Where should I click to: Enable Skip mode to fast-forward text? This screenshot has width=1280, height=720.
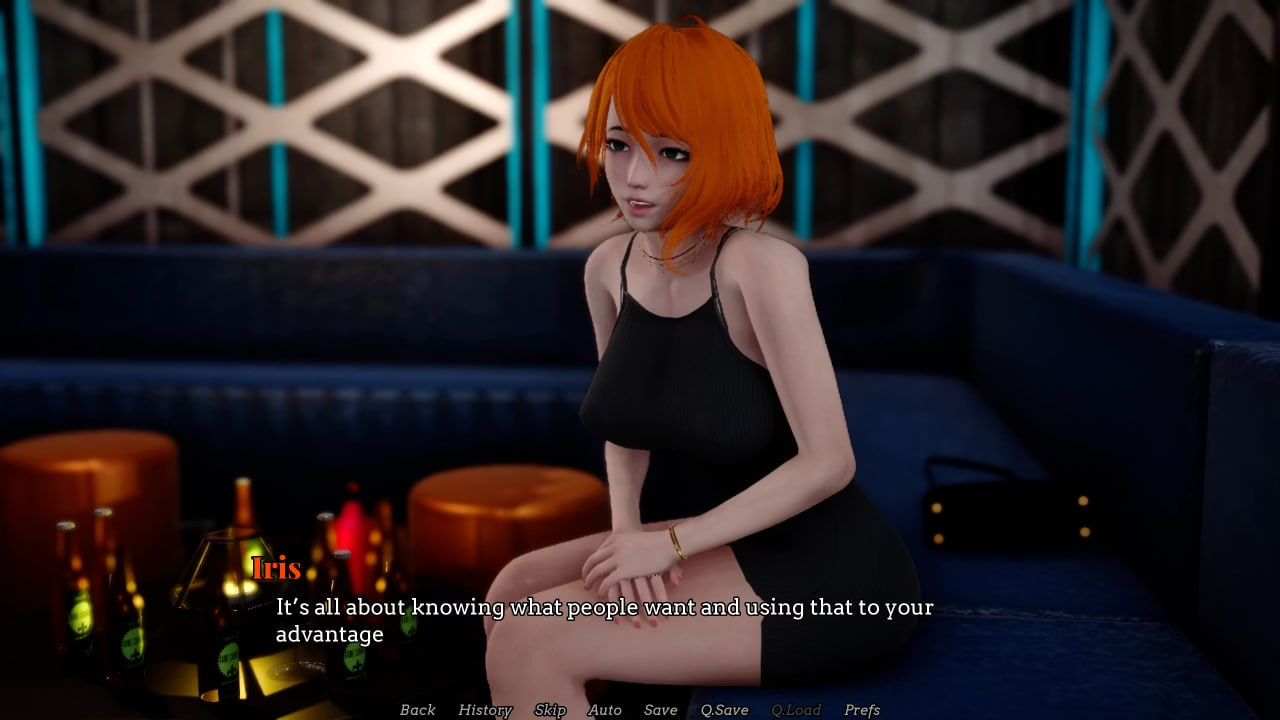[x=551, y=710]
